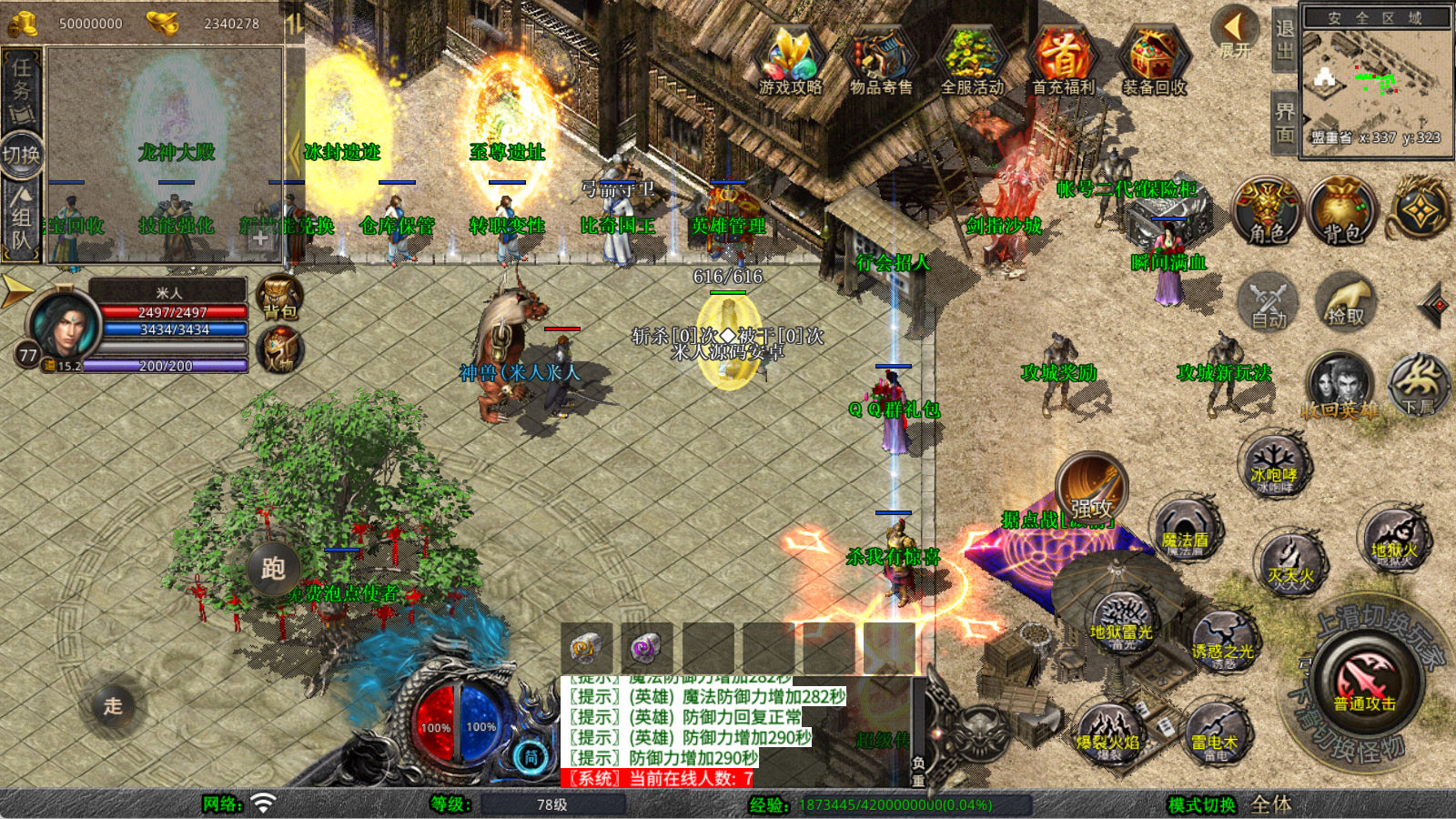Image resolution: width=1456 pixels, height=819 pixels.
Task: Click the 模式切换 mode switch button
Action: click(1201, 804)
